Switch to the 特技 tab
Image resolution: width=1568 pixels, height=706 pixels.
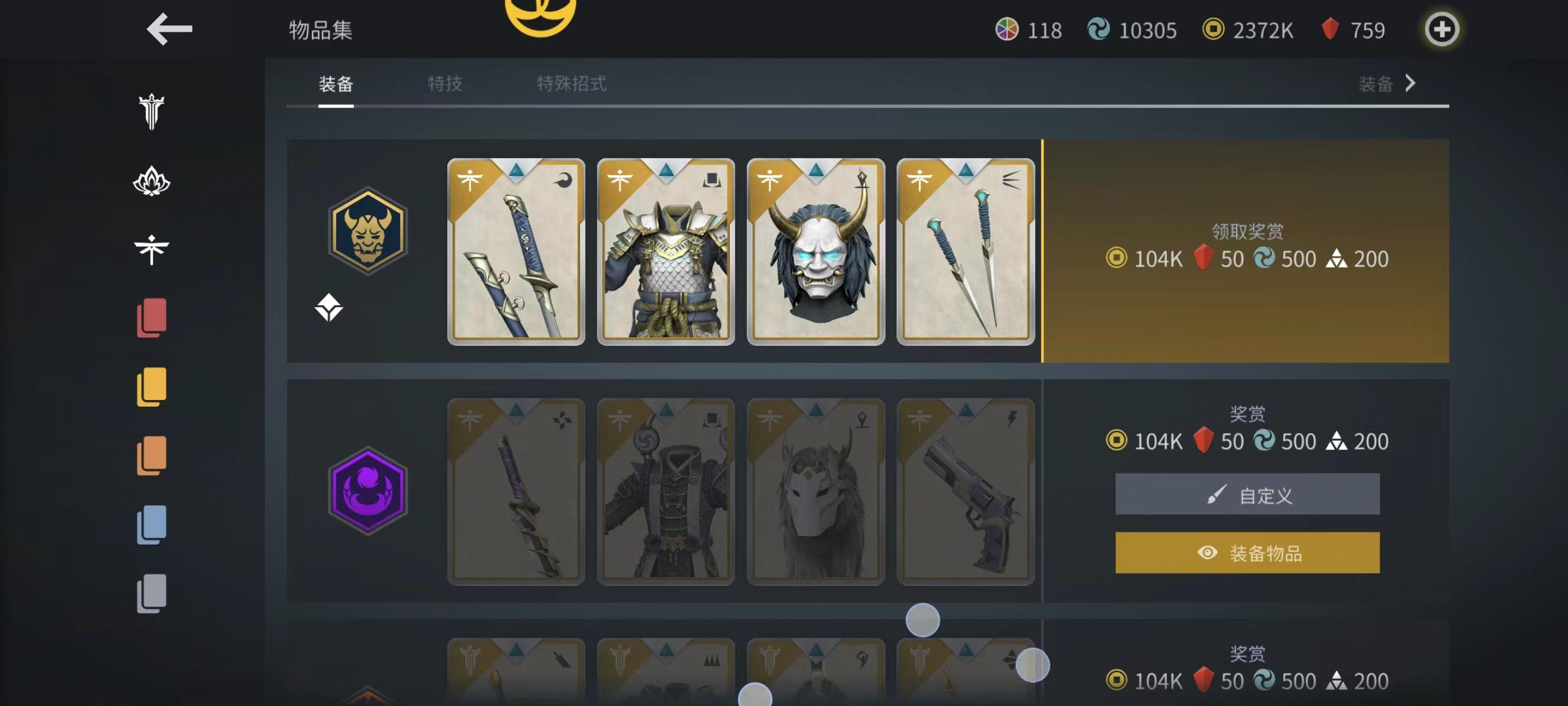[x=444, y=85]
